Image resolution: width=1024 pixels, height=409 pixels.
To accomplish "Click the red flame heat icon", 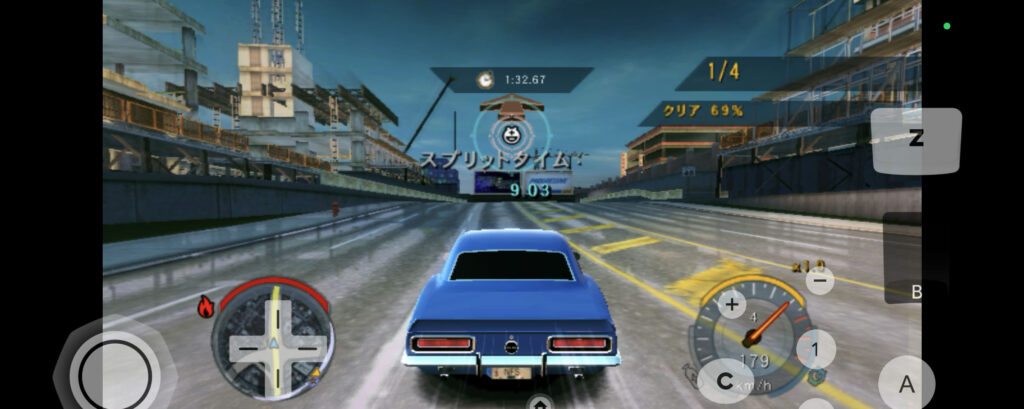I will 206,308.
